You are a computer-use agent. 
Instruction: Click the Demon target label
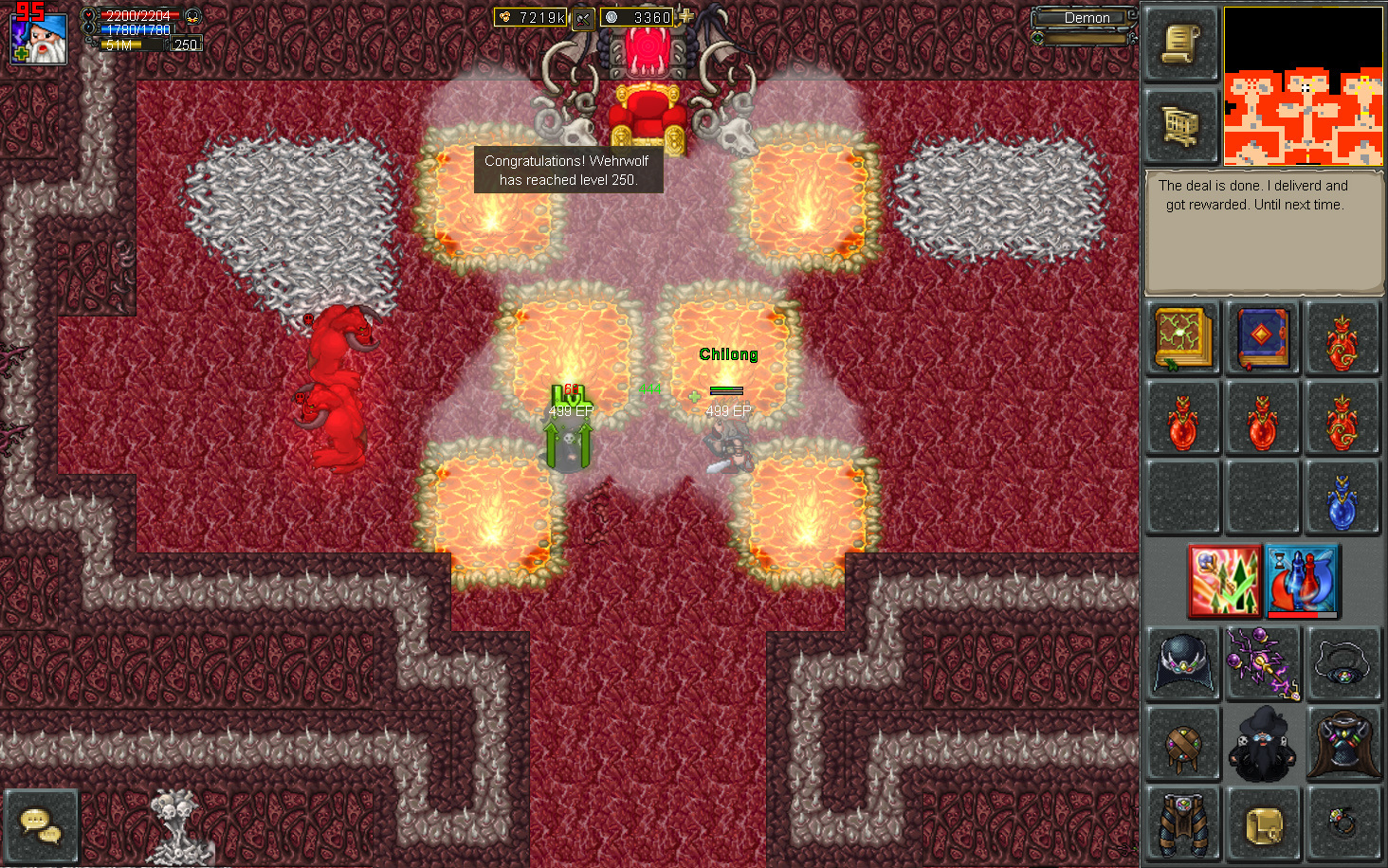(1086, 18)
